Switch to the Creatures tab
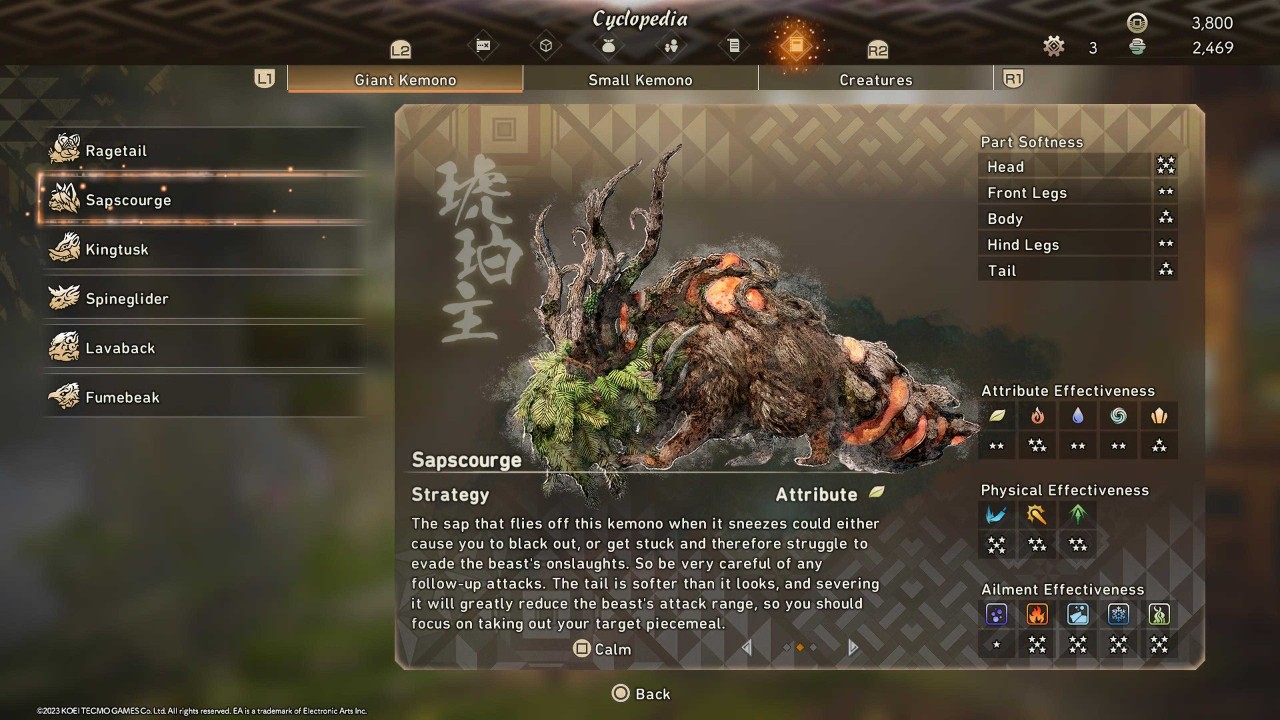 [x=876, y=80]
